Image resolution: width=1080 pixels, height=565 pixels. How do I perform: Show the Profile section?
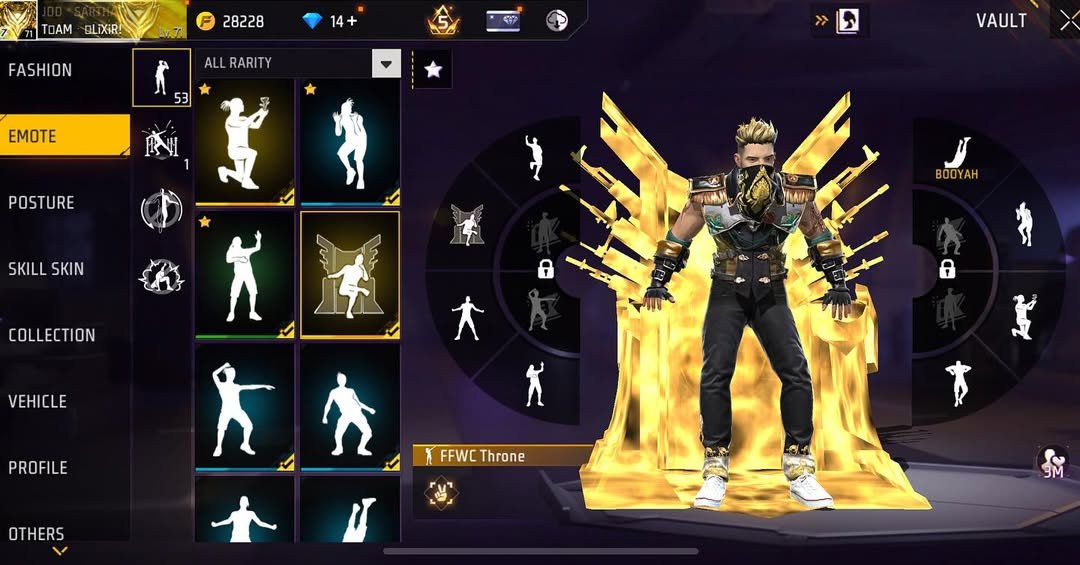tap(40, 467)
